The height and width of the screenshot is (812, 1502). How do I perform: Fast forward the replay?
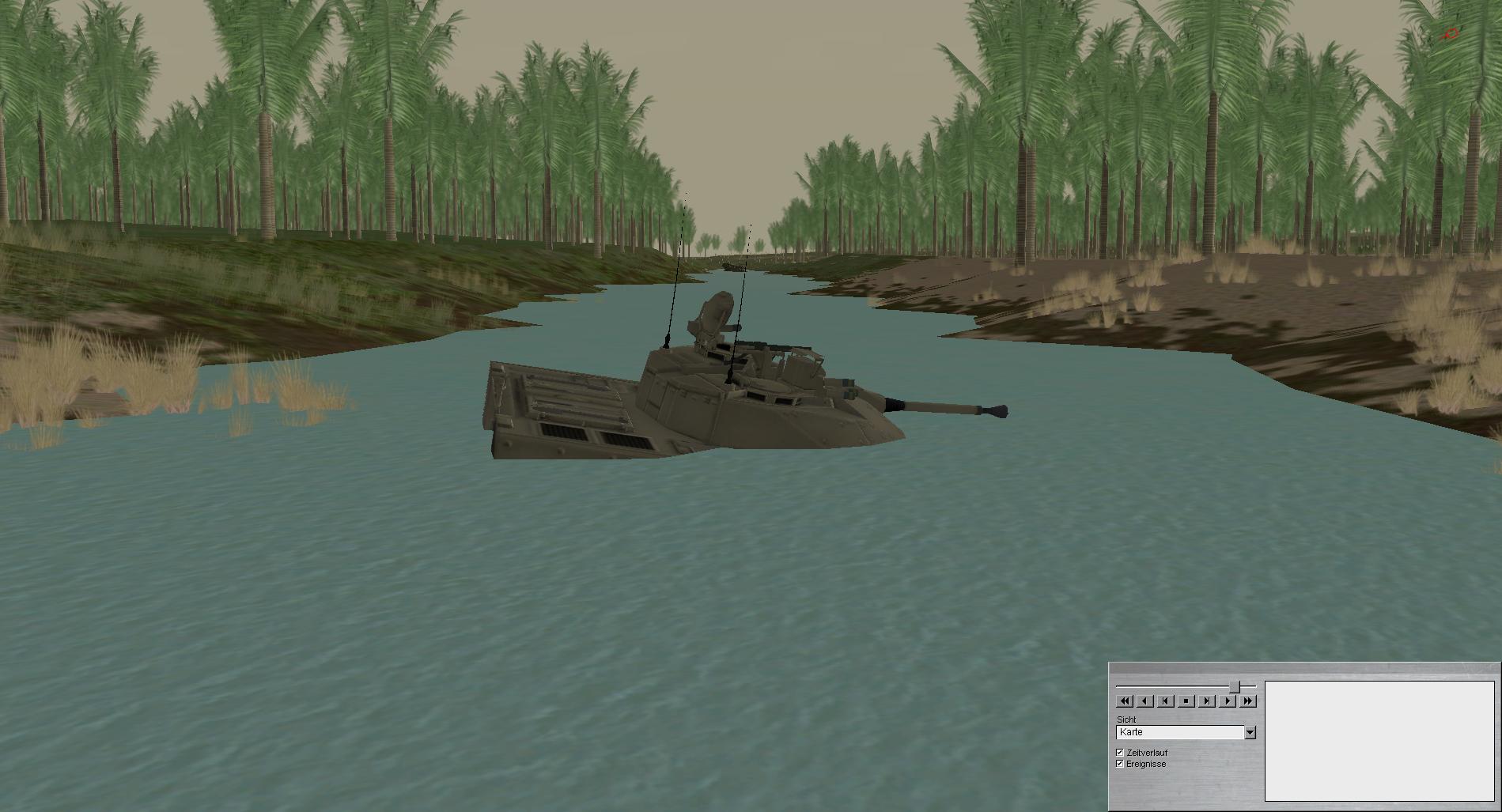pos(1248,701)
